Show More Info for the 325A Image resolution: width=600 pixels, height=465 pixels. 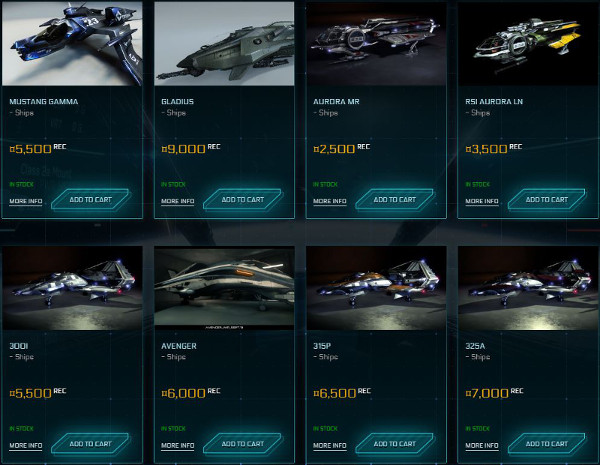pyautogui.click(x=481, y=445)
